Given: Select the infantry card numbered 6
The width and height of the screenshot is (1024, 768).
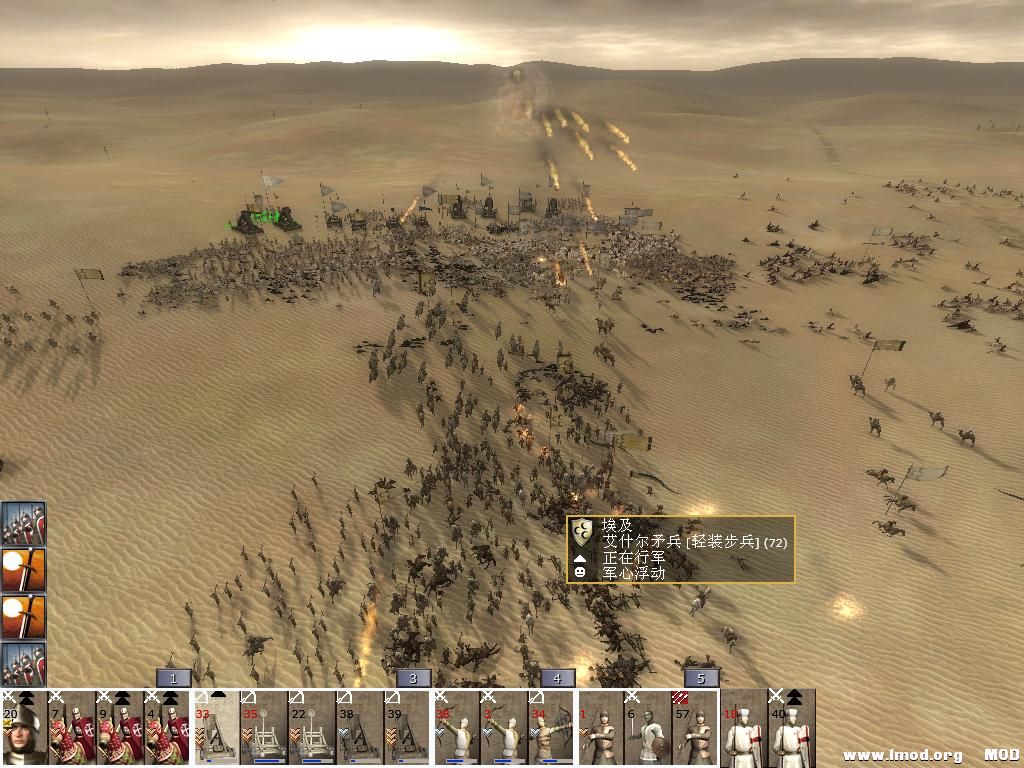Looking at the screenshot, I should [x=648, y=728].
